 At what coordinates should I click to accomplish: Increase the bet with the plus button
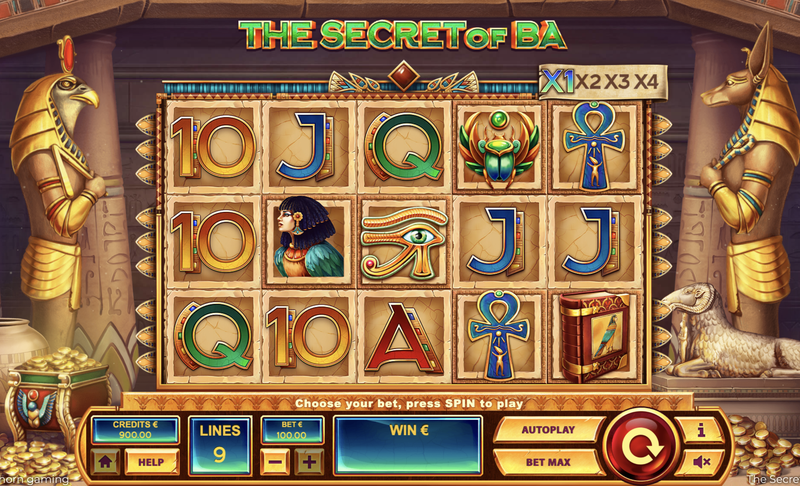pyautogui.click(x=309, y=462)
